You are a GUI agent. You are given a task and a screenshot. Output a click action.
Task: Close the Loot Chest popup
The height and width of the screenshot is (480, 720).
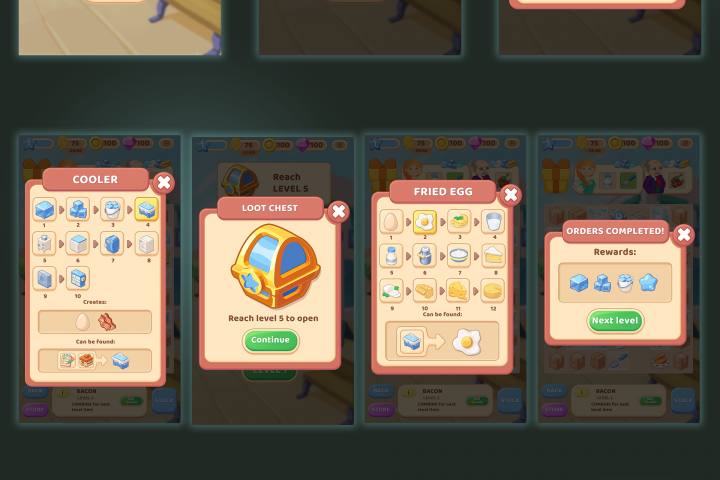click(339, 211)
